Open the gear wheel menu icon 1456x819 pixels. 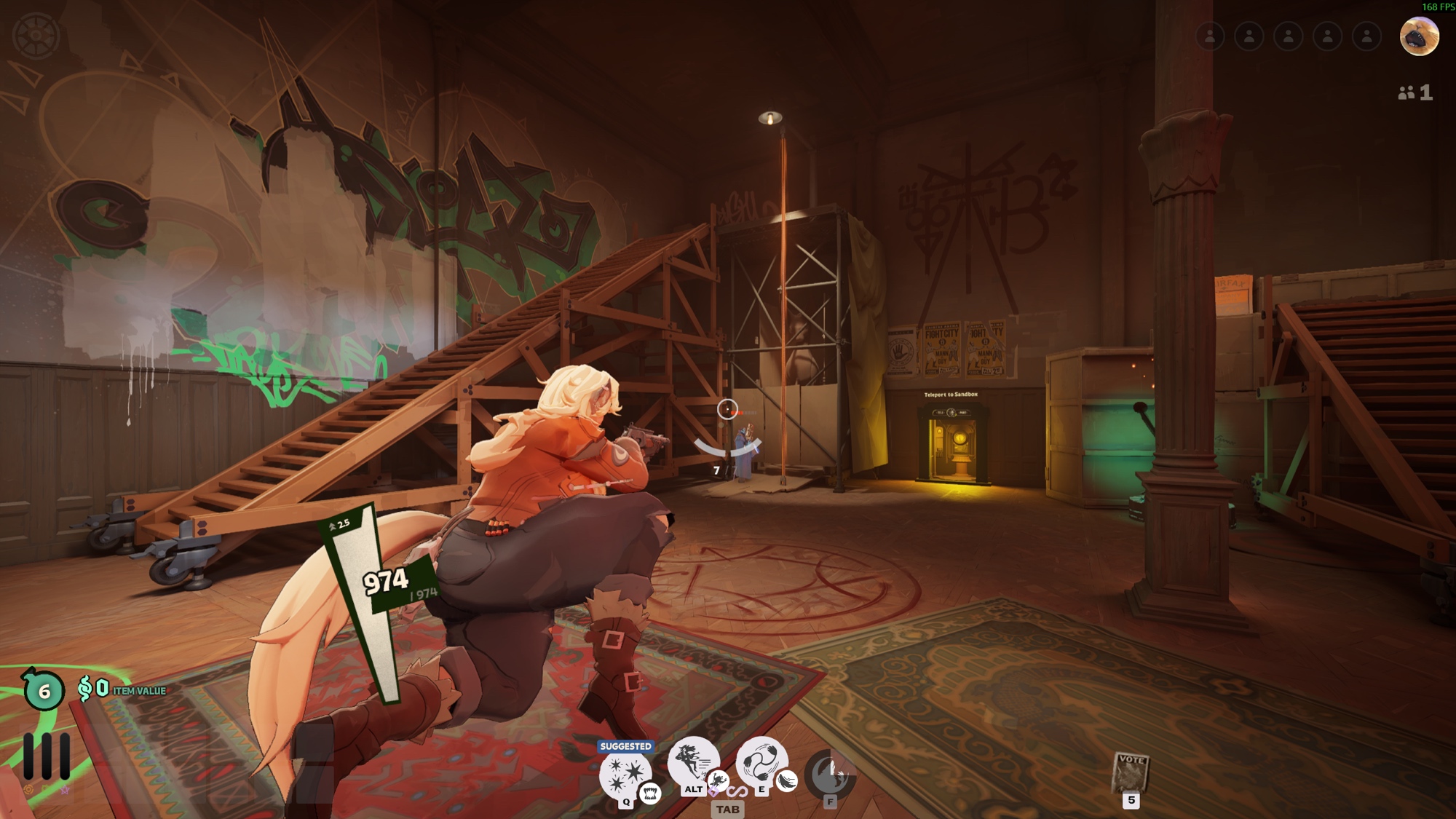(36, 35)
